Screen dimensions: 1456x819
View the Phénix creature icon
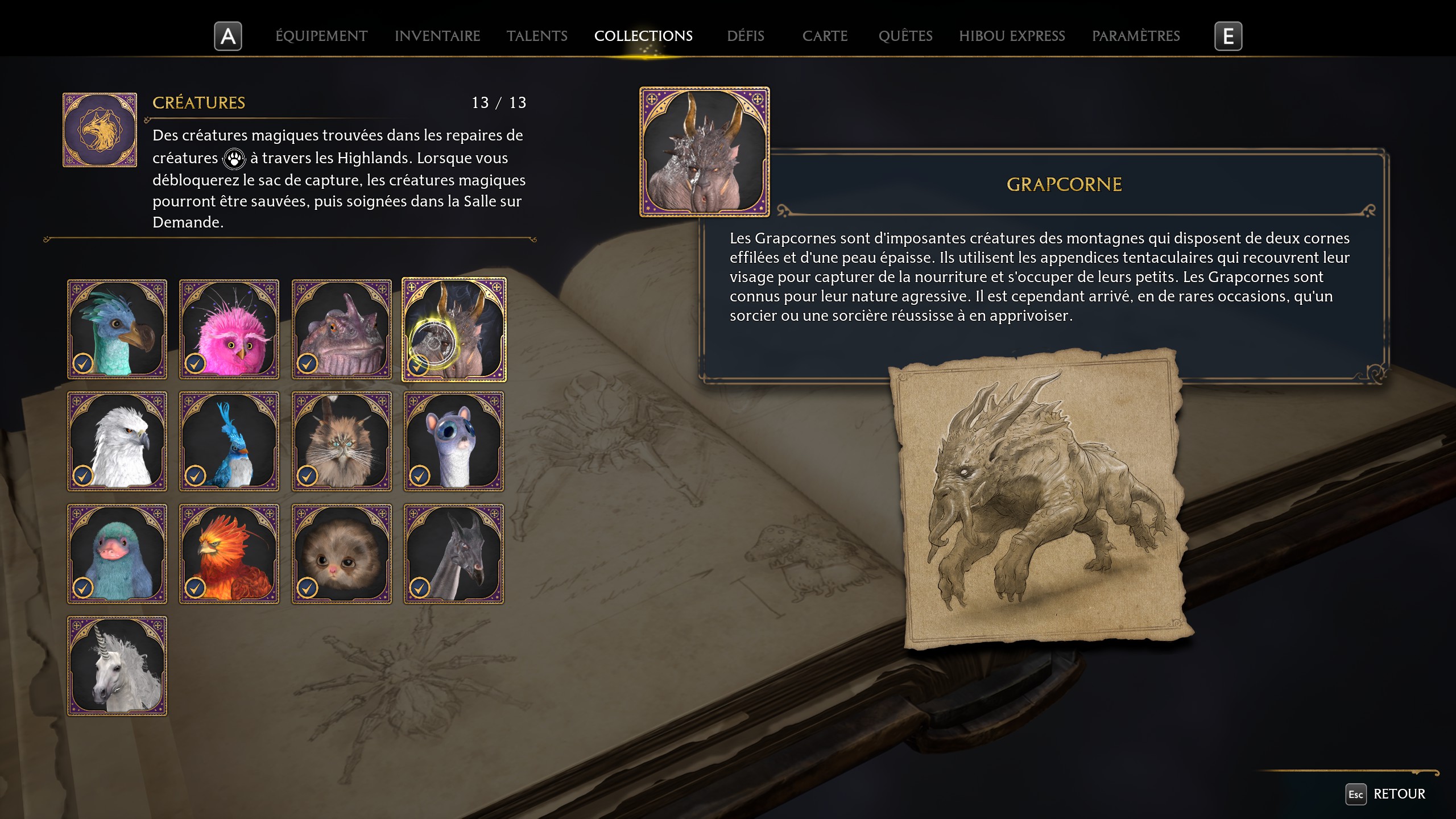click(x=229, y=553)
